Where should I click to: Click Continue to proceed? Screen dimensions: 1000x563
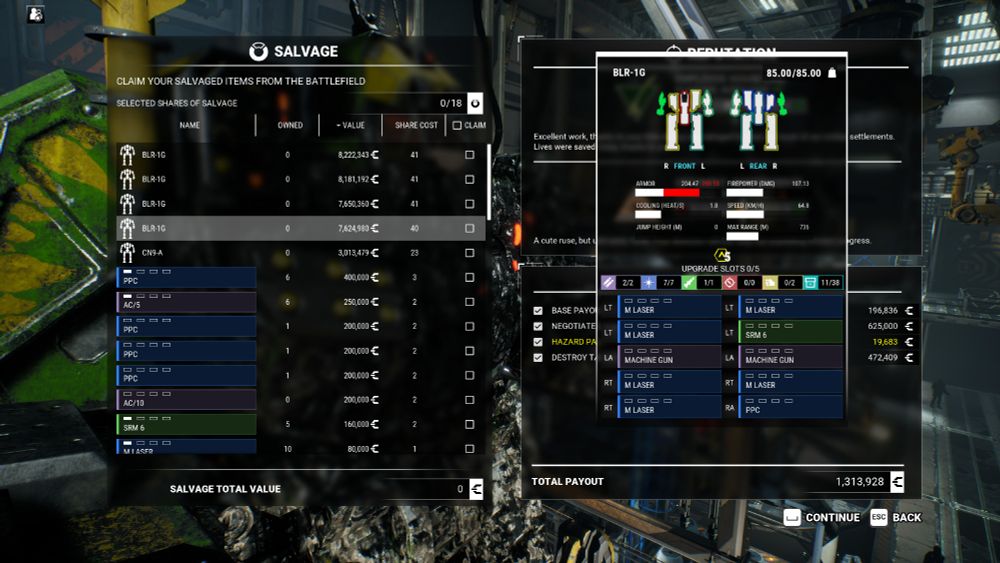(821, 517)
